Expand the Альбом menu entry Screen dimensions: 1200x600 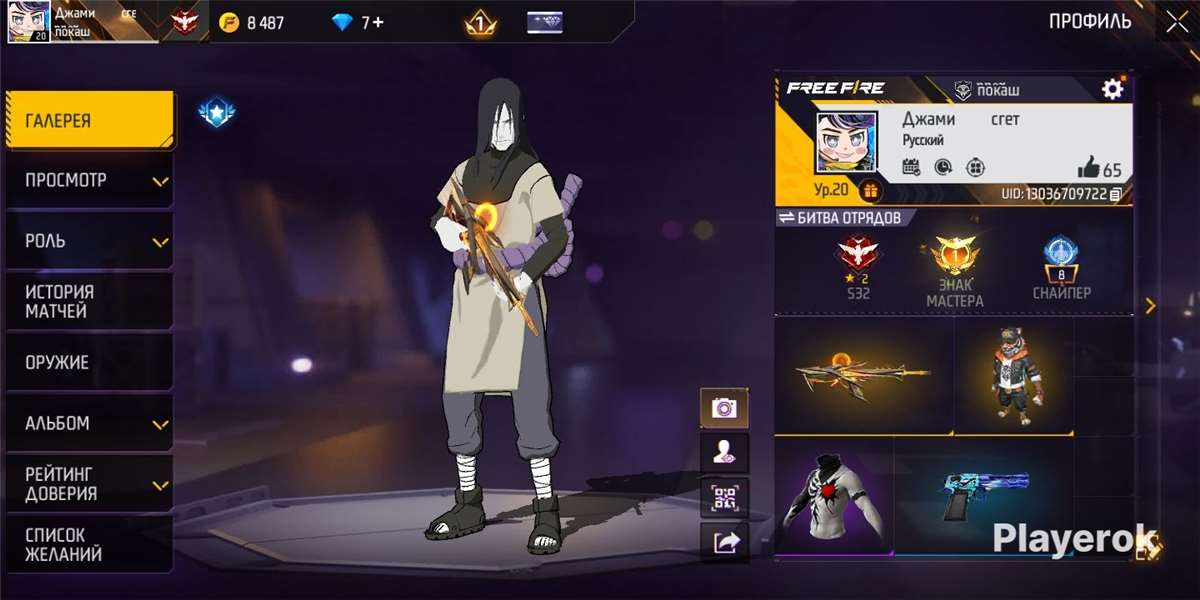(x=88, y=424)
